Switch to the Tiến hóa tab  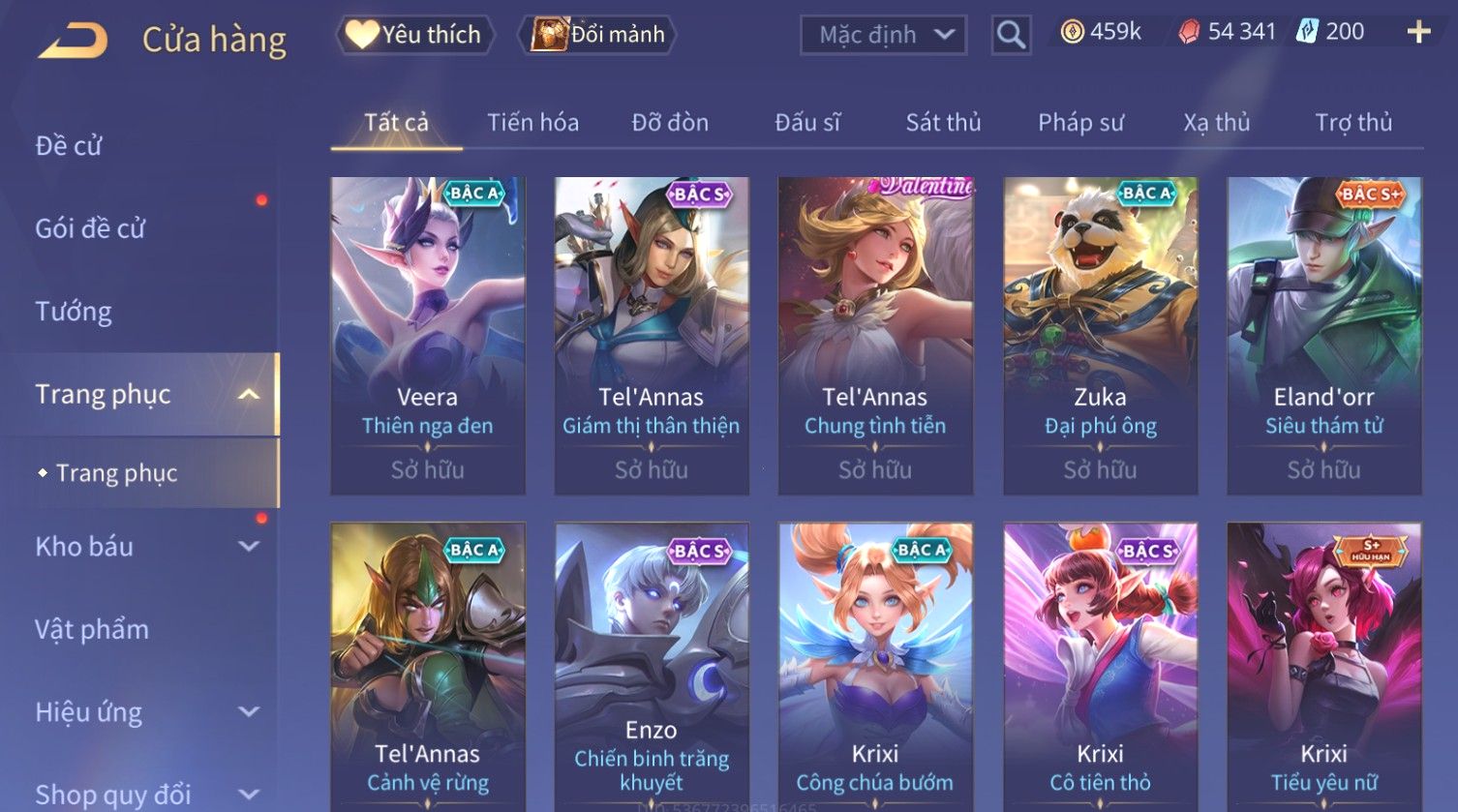(x=532, y=123)
